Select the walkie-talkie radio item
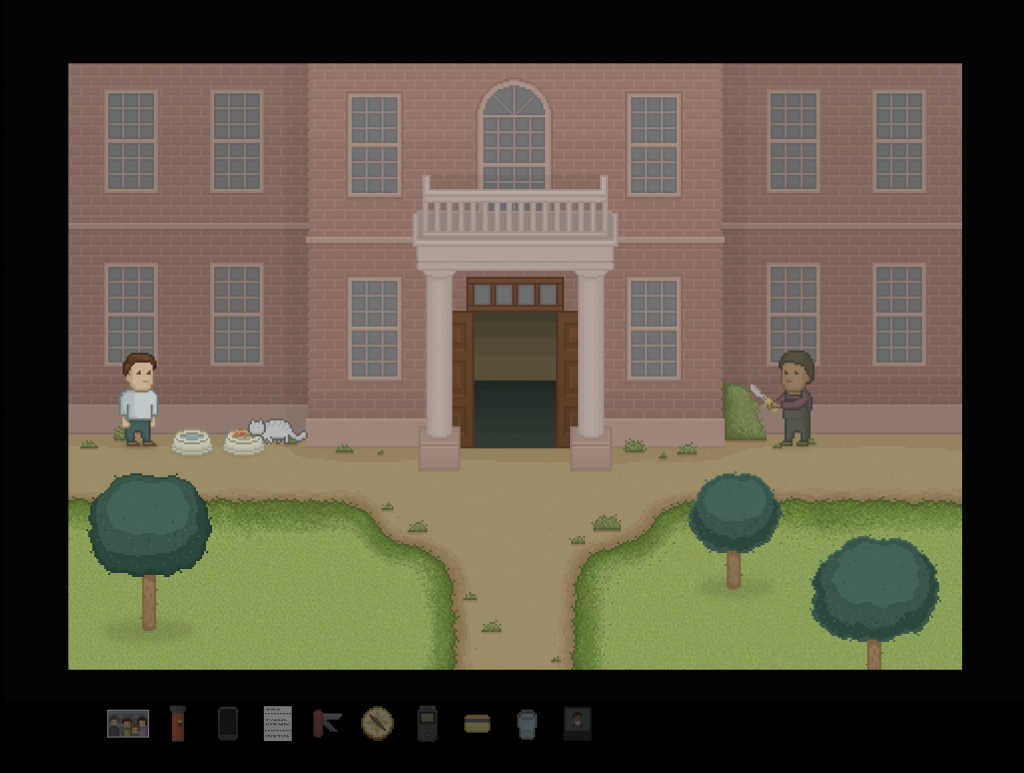This screenshot has height=773, width=1024. (x=427, y=723)
